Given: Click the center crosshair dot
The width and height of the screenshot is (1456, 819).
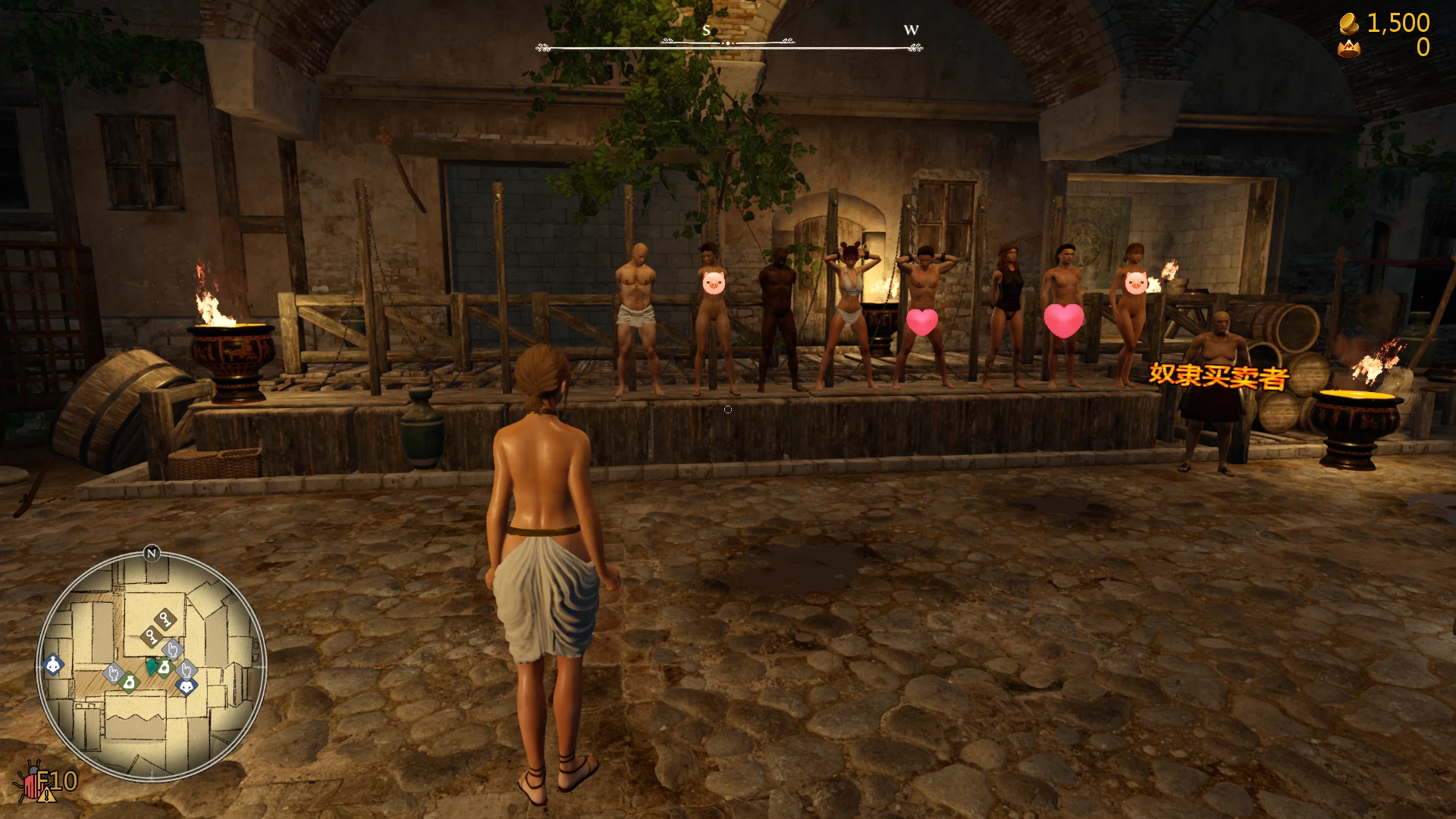Looking at the screenshot, I should coord(727,409).
